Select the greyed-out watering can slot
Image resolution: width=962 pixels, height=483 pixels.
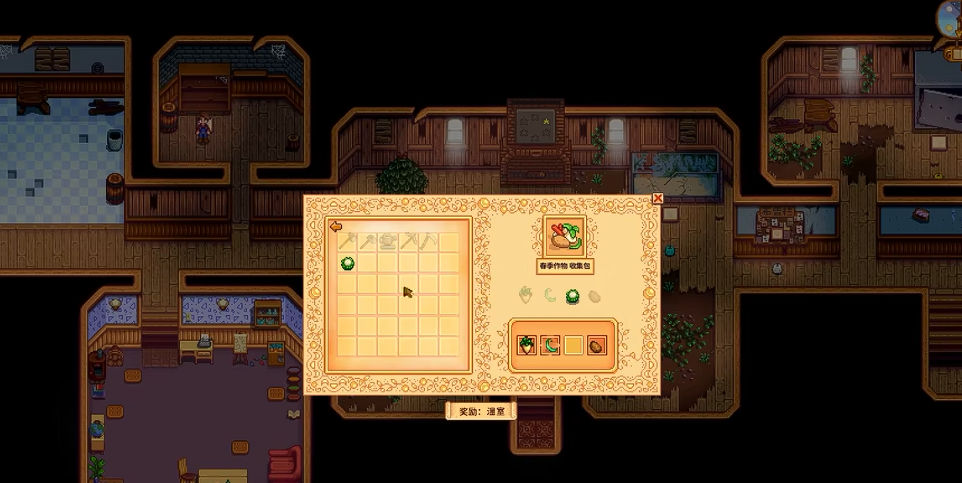click(389, 241)
